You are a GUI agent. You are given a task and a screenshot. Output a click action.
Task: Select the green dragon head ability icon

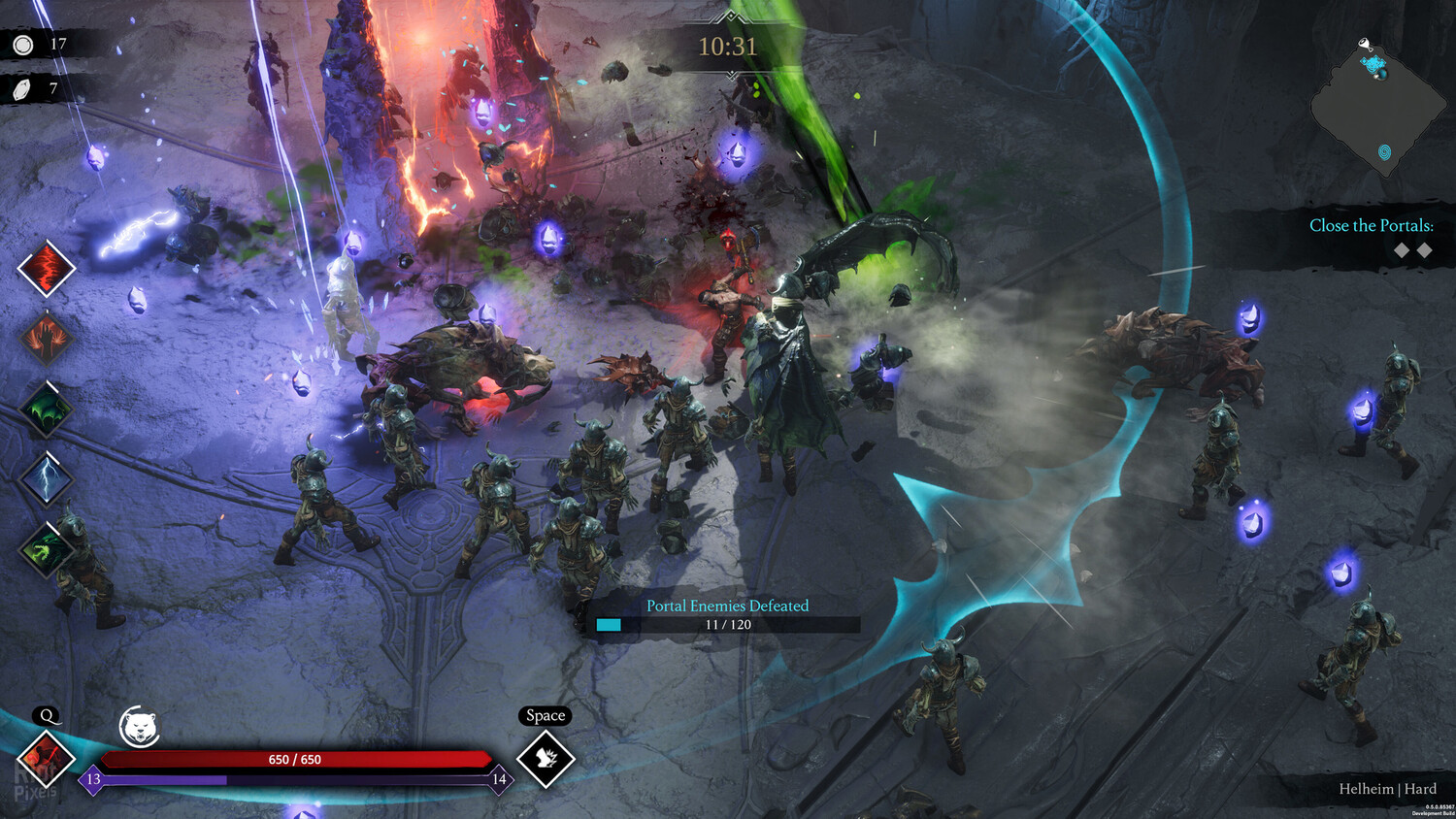46,549
